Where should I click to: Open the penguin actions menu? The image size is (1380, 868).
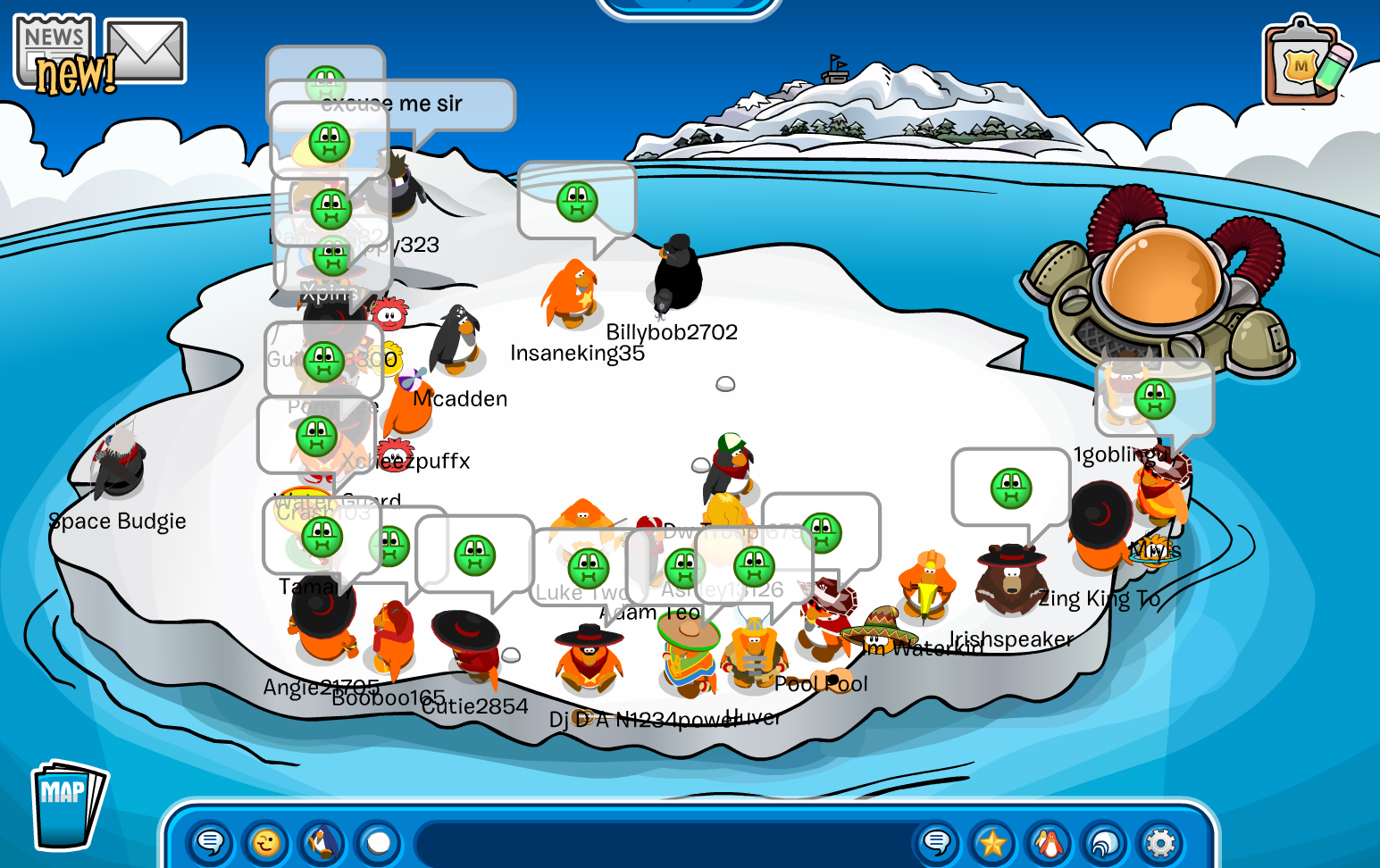(322, 842)
